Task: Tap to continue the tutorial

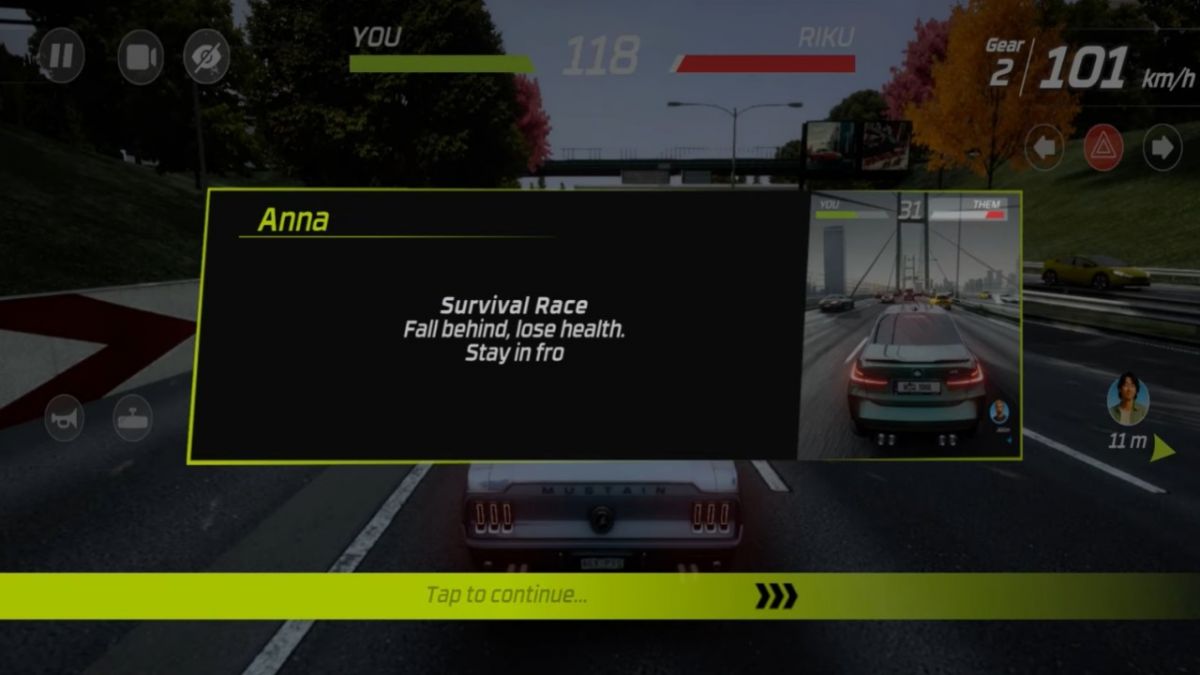Action: (x=600, y=596)
